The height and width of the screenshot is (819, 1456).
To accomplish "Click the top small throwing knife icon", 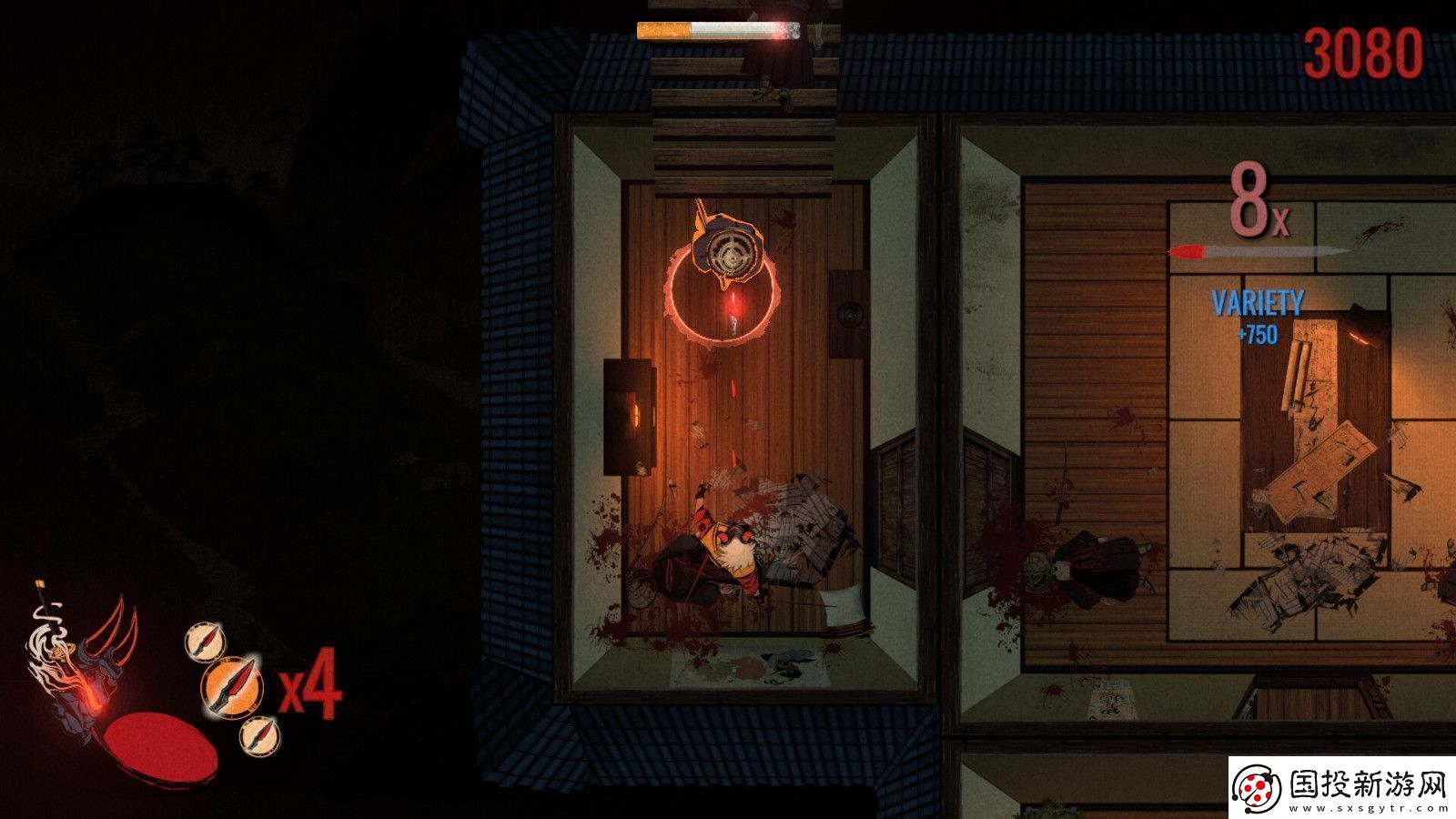I will (x=205, y=641).
